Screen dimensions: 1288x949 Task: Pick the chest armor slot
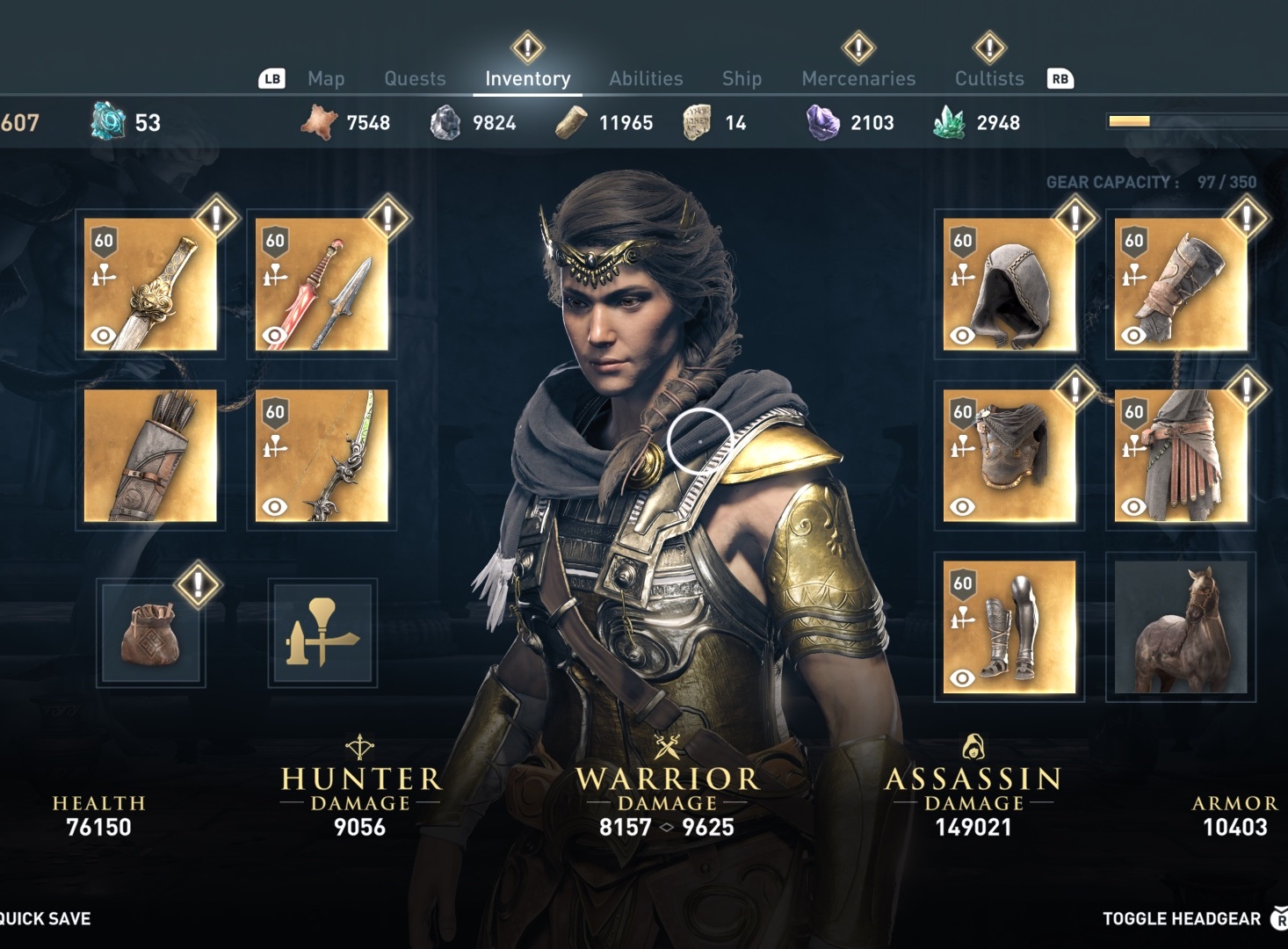point(1009,456)
